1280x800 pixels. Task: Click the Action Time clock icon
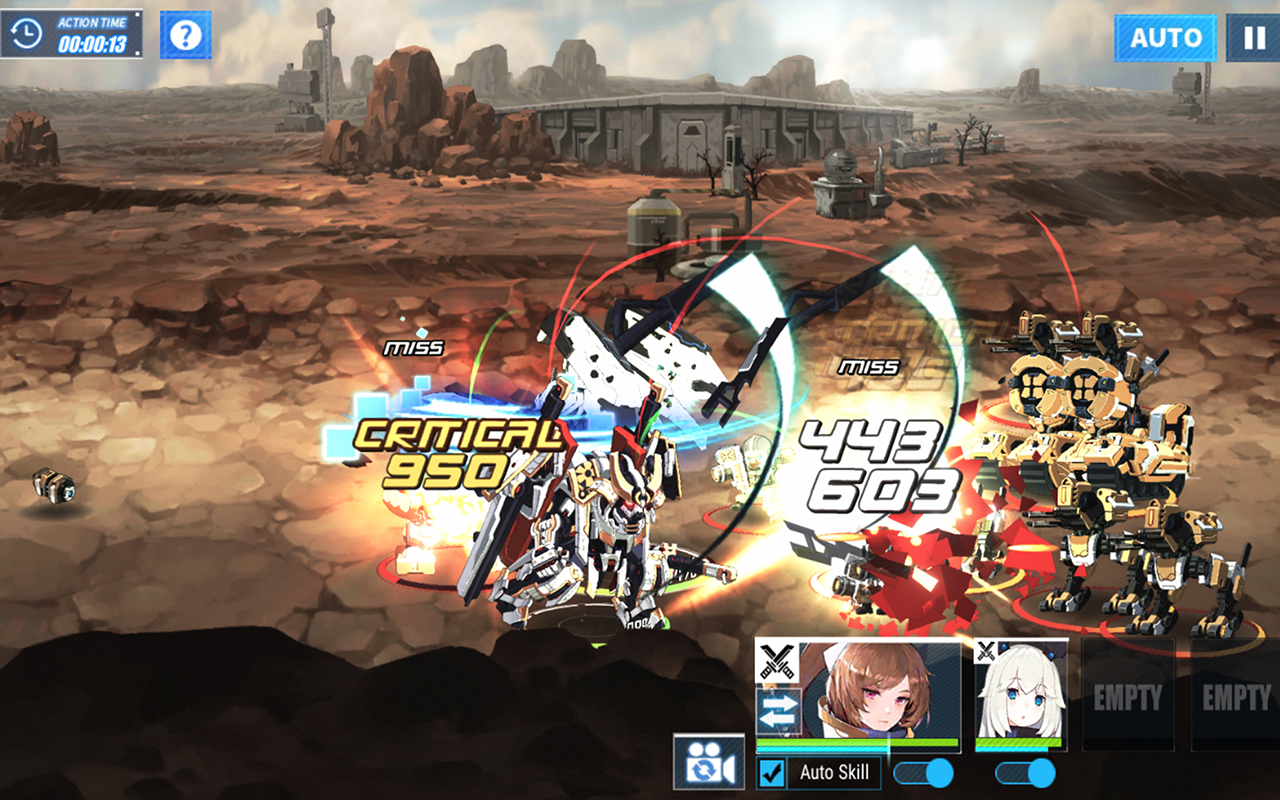(x=28, y=33)
